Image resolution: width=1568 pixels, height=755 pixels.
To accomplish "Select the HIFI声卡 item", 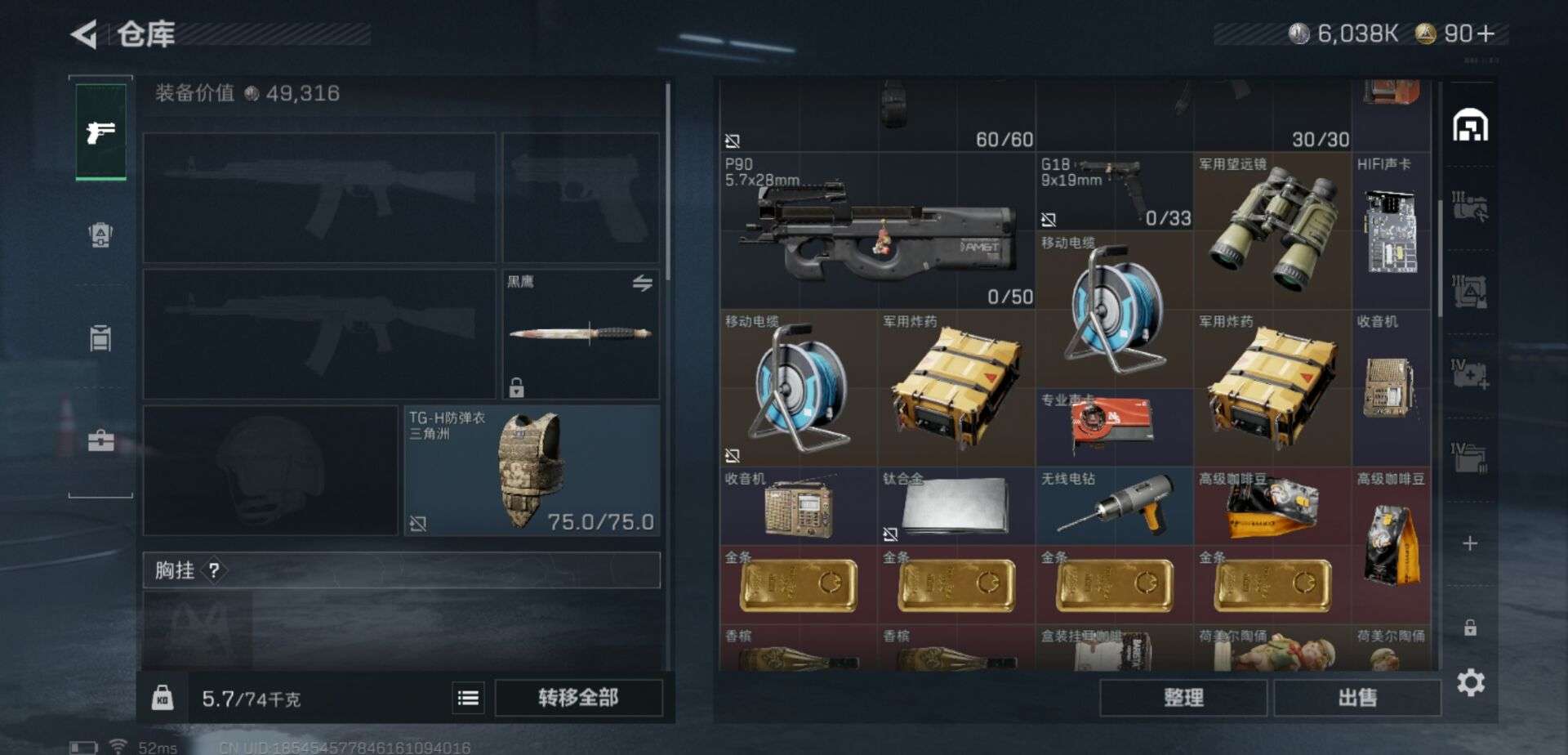I will coord(1391,231).
